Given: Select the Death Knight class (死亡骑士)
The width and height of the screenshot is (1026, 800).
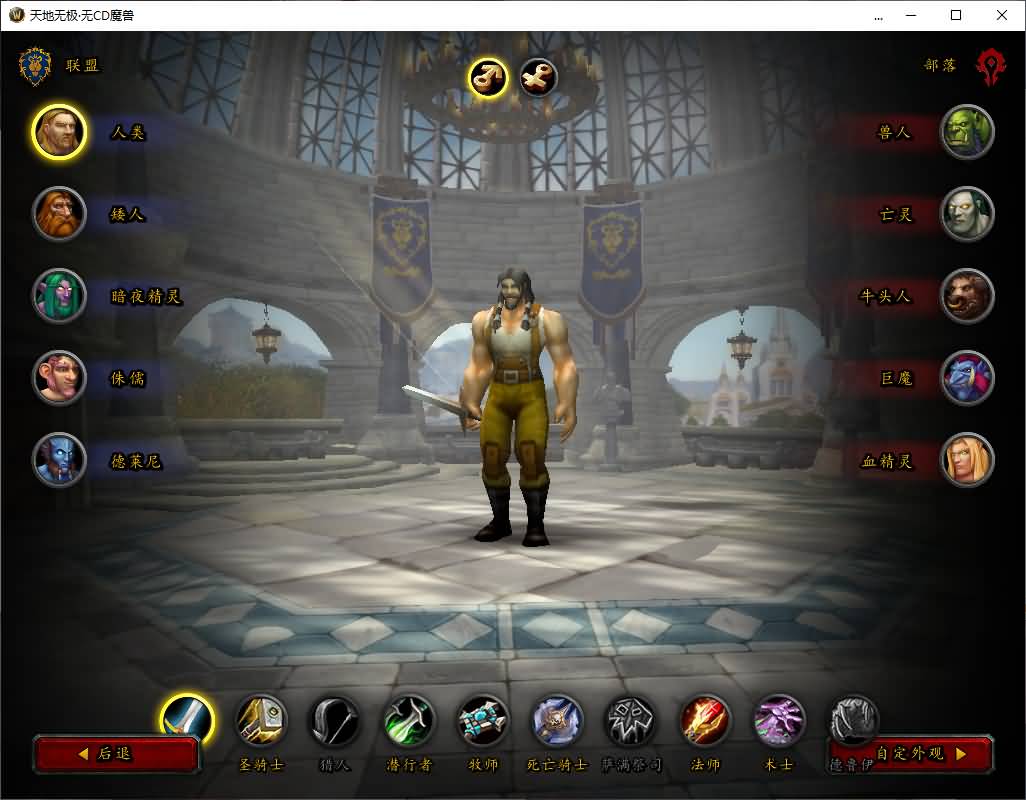Looking at the screenshot, I should tap(557, 720).
